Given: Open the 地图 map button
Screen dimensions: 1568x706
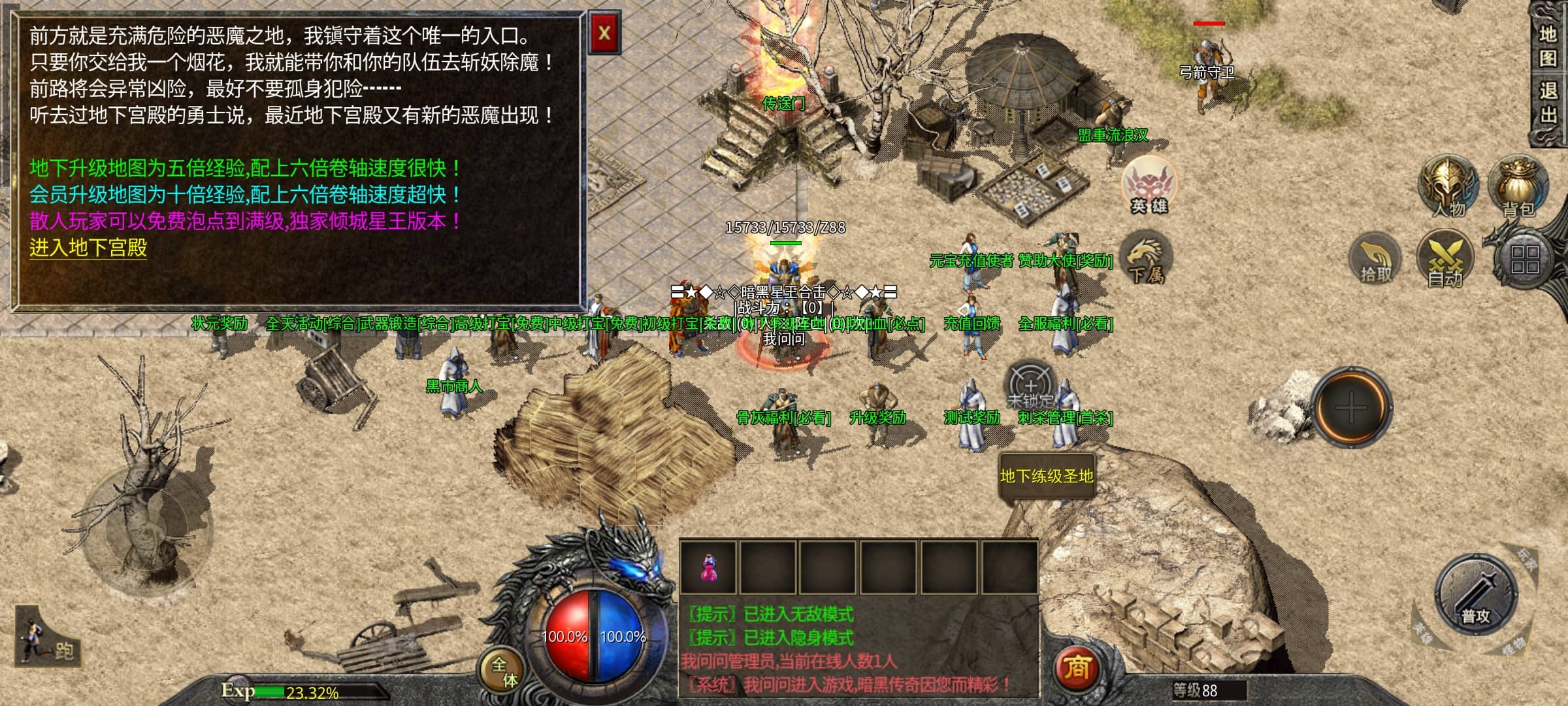Looking at the screenshot, I should 1548,46.
